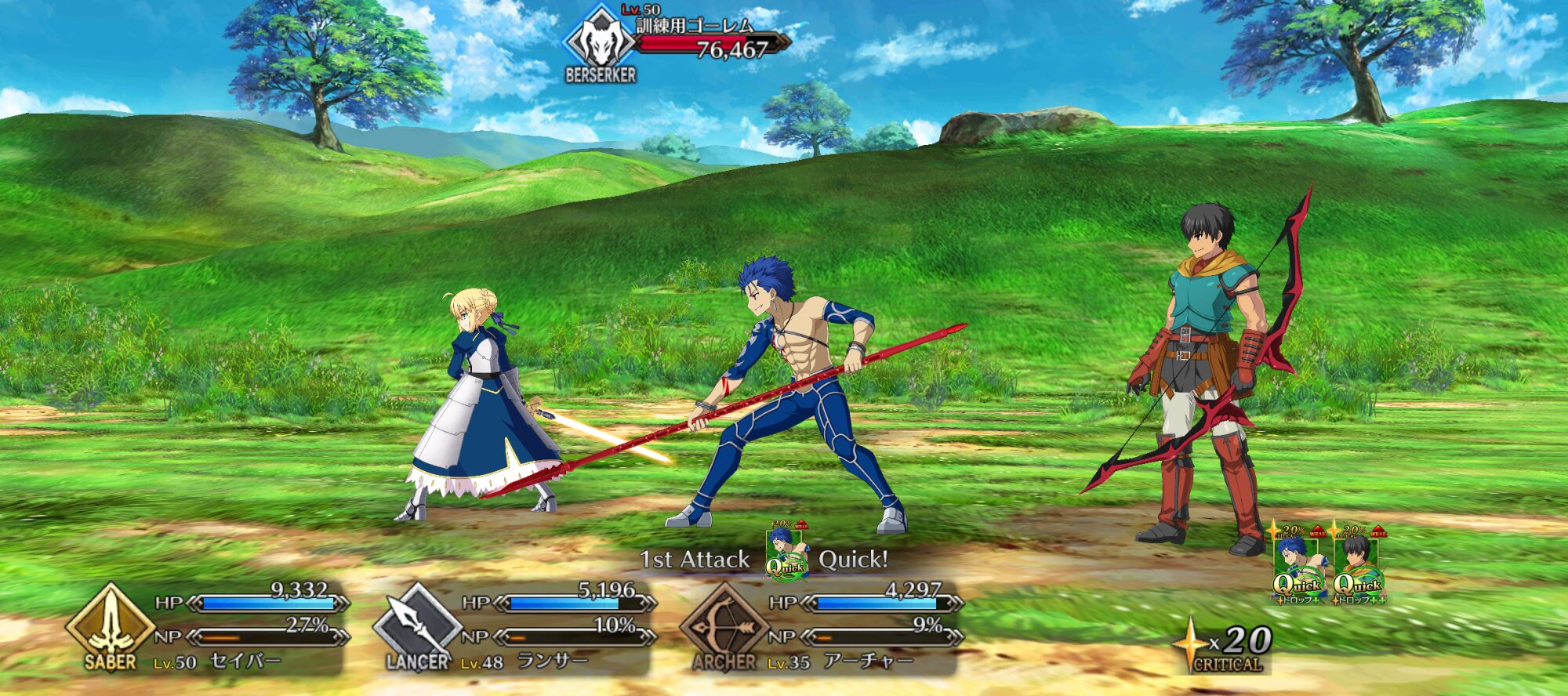The width and height of the screenshot is (1568, 696).
Task: Click the Quick card icon beside 1st Attack
Action: point(786,552)
